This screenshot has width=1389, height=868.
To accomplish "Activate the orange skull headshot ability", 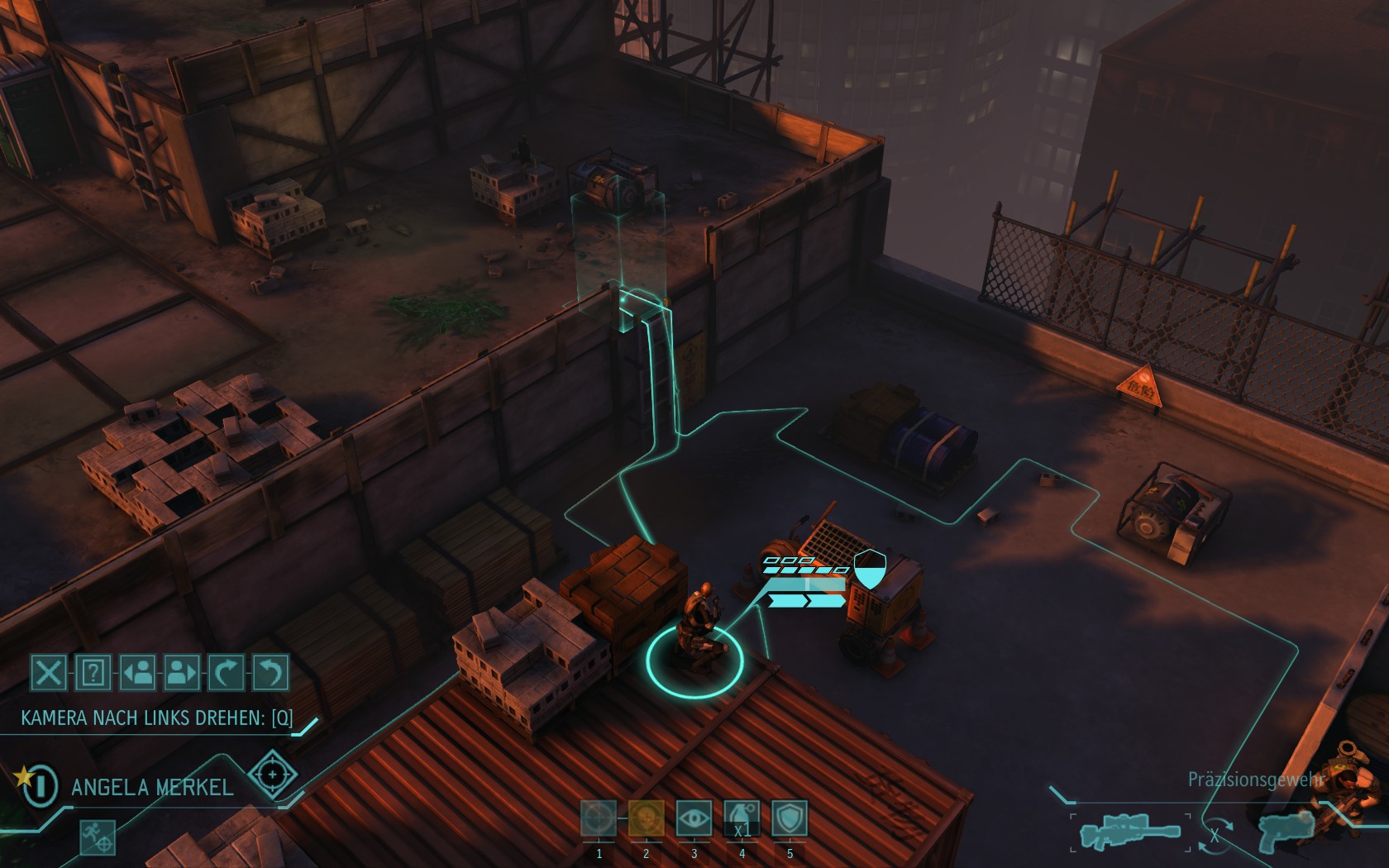I will coord(646,818).
